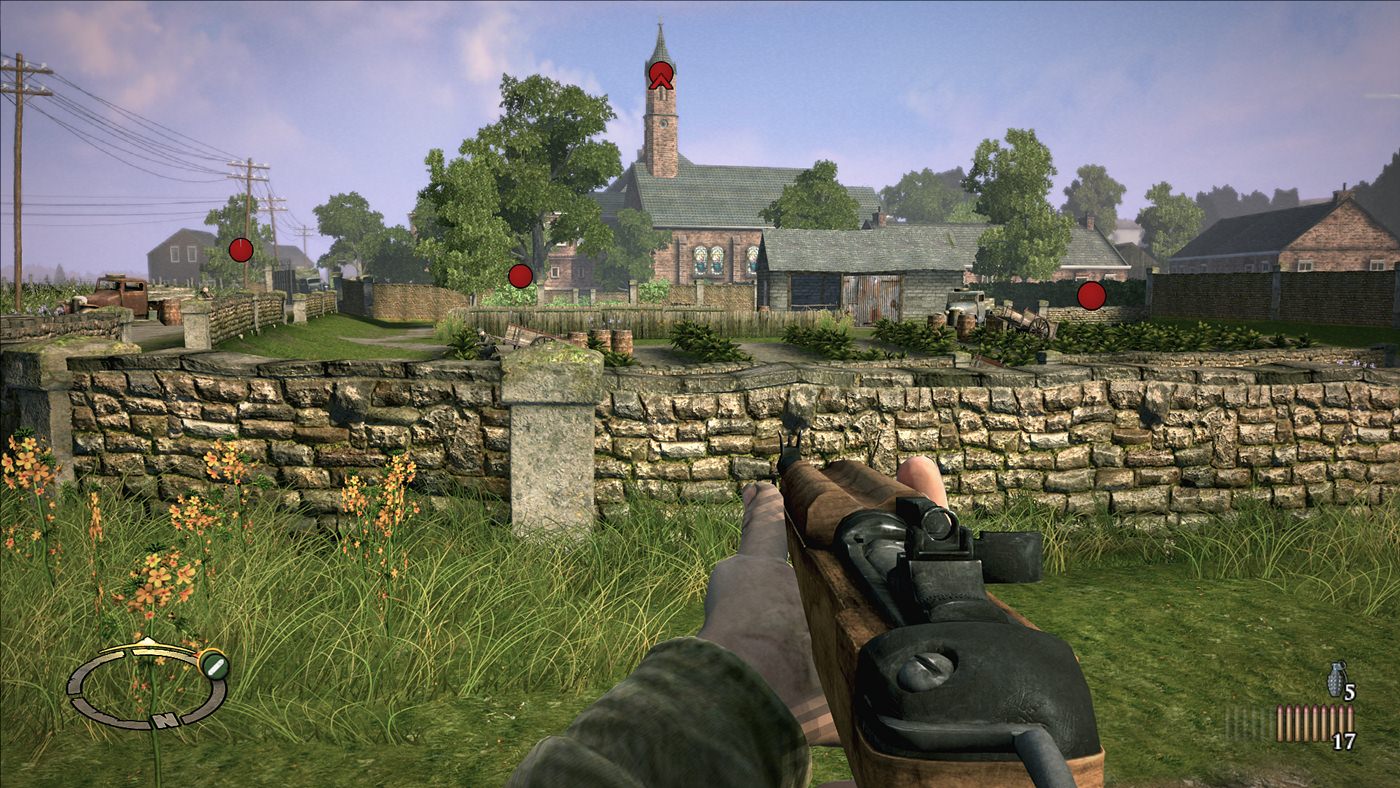Viewport: 1400px width, 788px height.
Task: Select the green squad indicator on the compass
Action: [x=214, y=665]
